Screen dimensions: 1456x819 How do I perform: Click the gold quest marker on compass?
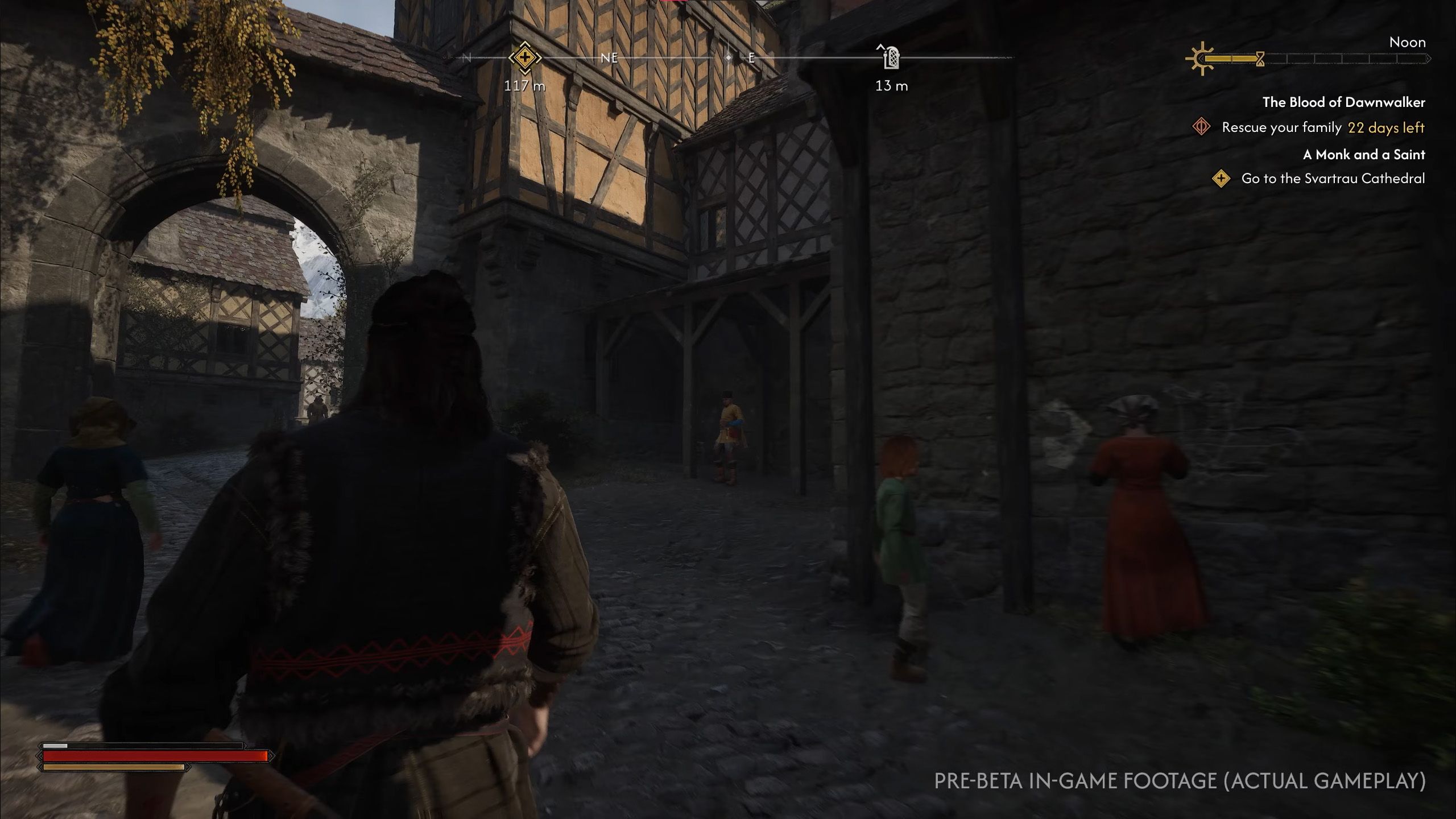point(524,58)
